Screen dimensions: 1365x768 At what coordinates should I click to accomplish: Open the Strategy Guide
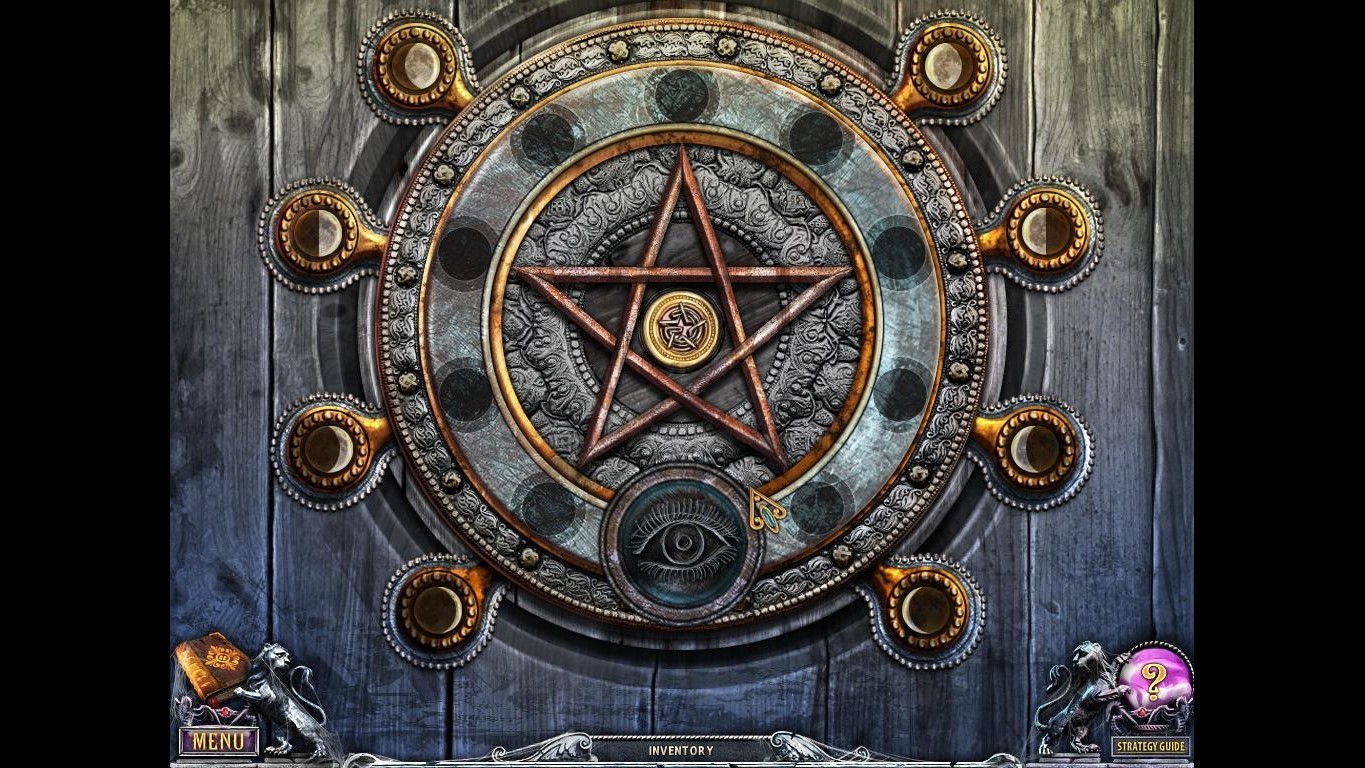1150,745
